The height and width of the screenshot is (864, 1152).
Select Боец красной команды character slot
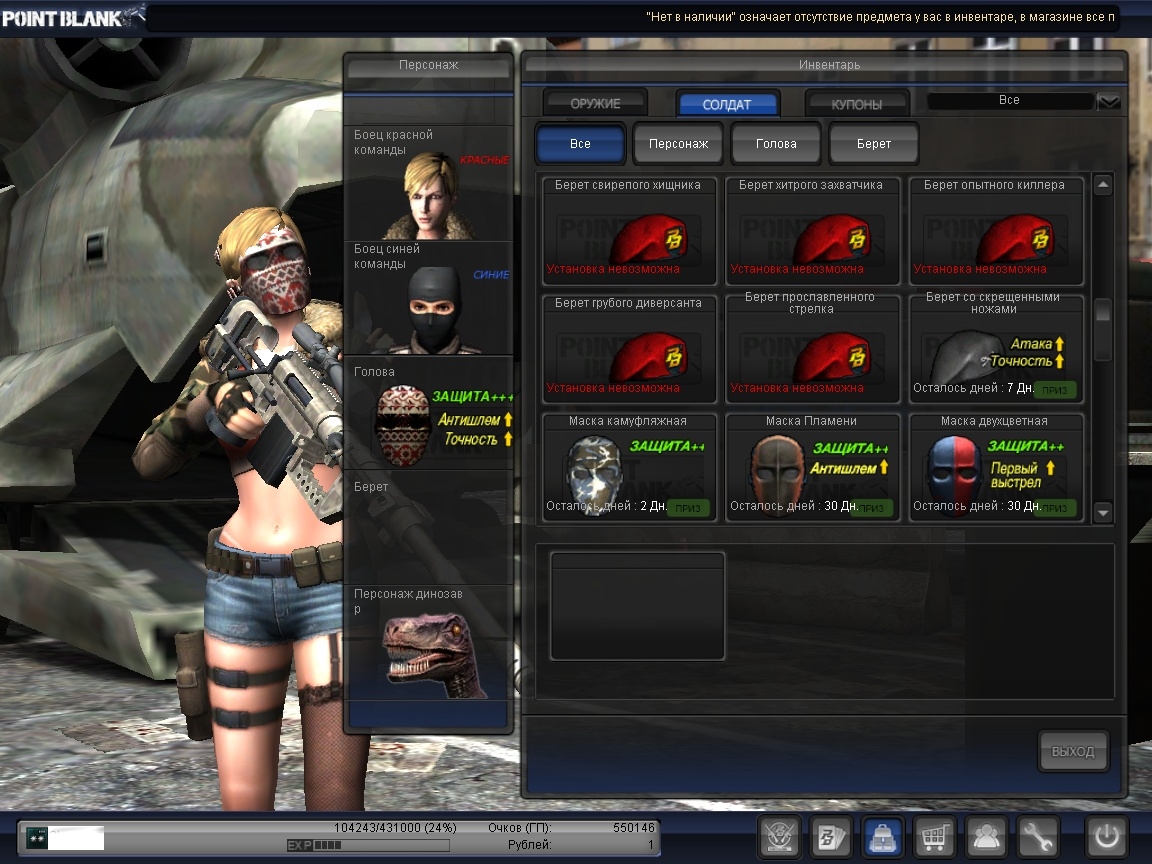pyautogui.click(x=428, y=182)
